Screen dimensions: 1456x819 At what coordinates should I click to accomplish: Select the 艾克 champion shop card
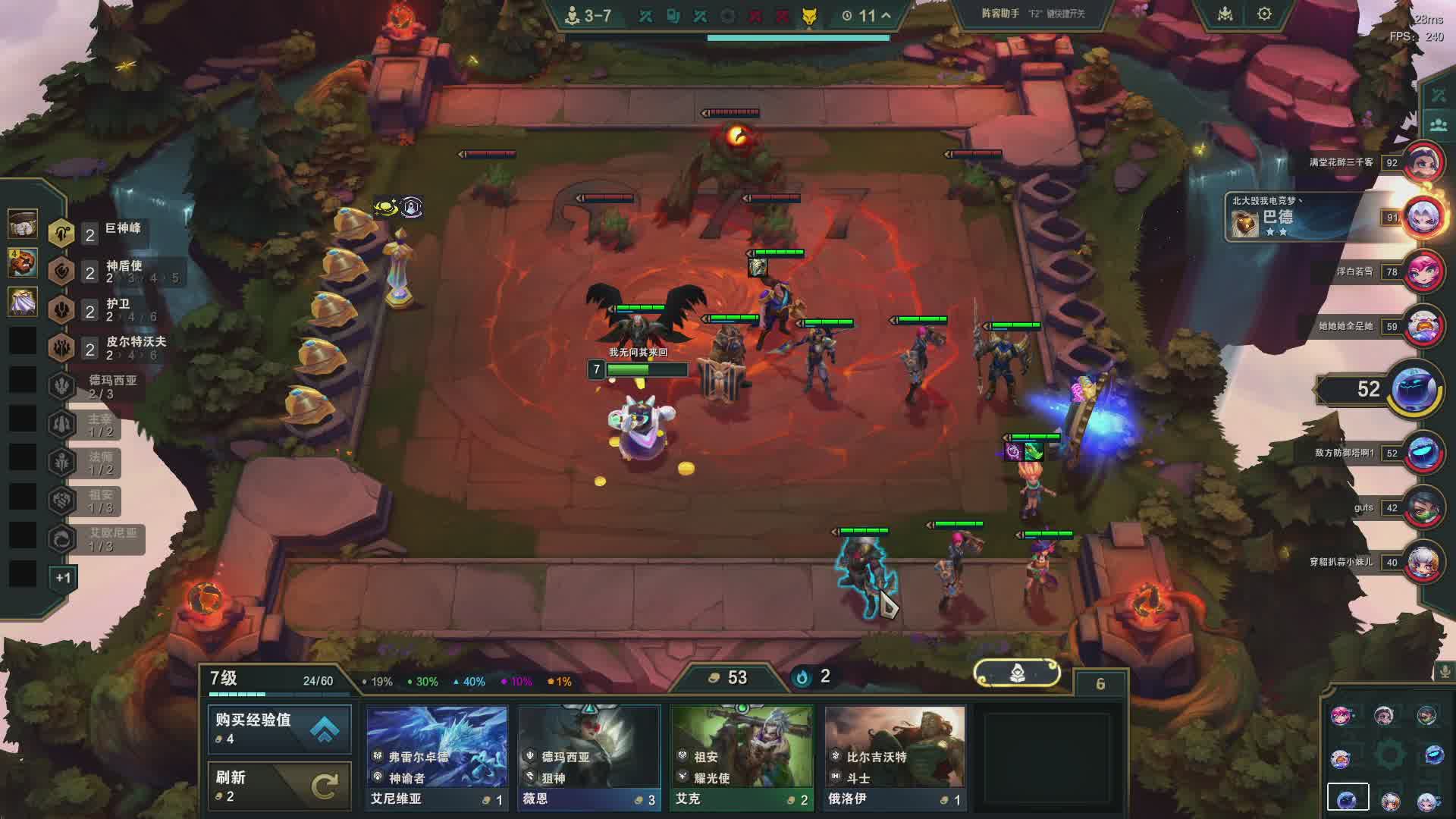point(742,758)
